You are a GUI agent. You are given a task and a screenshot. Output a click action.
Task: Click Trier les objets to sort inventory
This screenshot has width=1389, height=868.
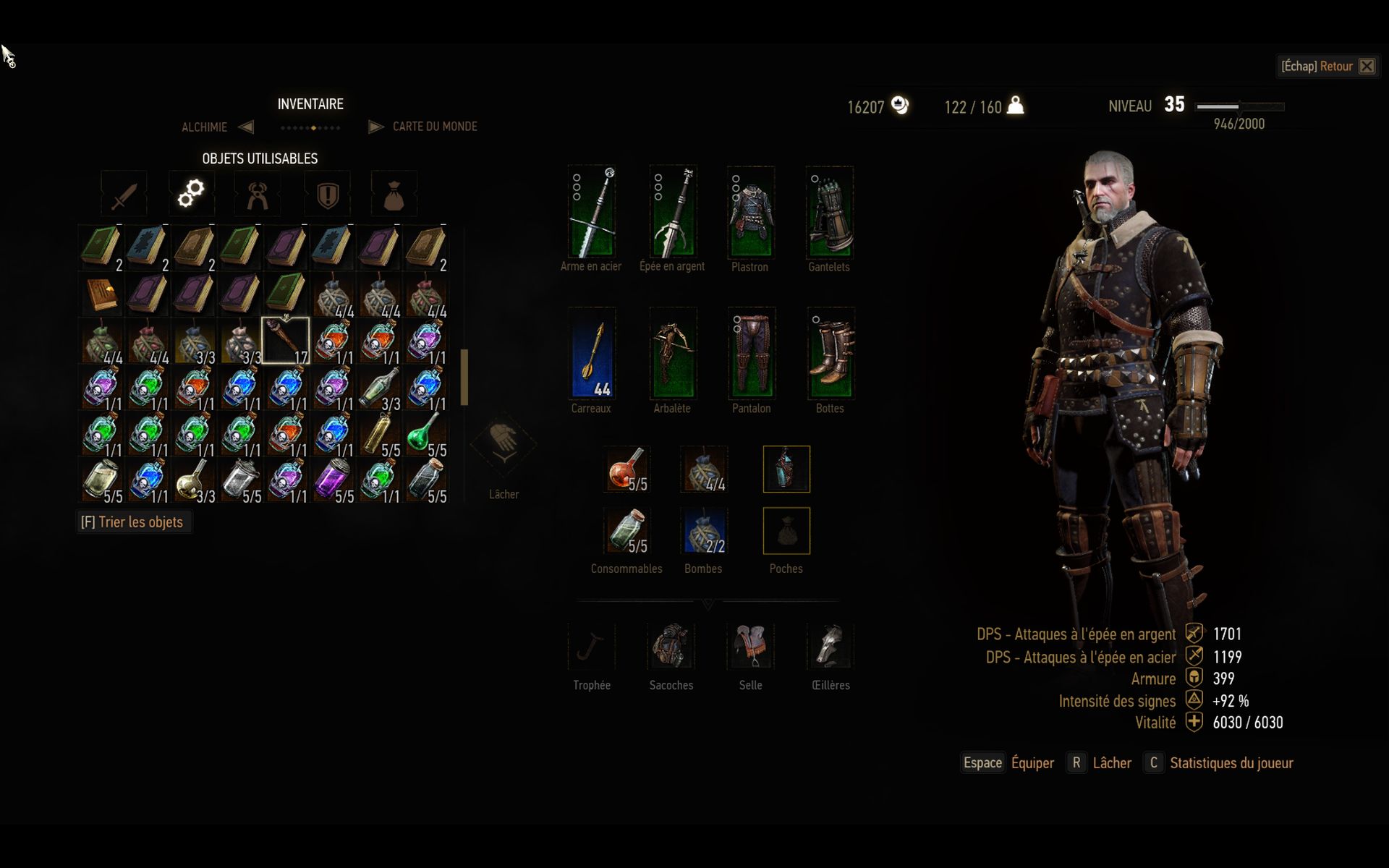[x=134, y=522]
